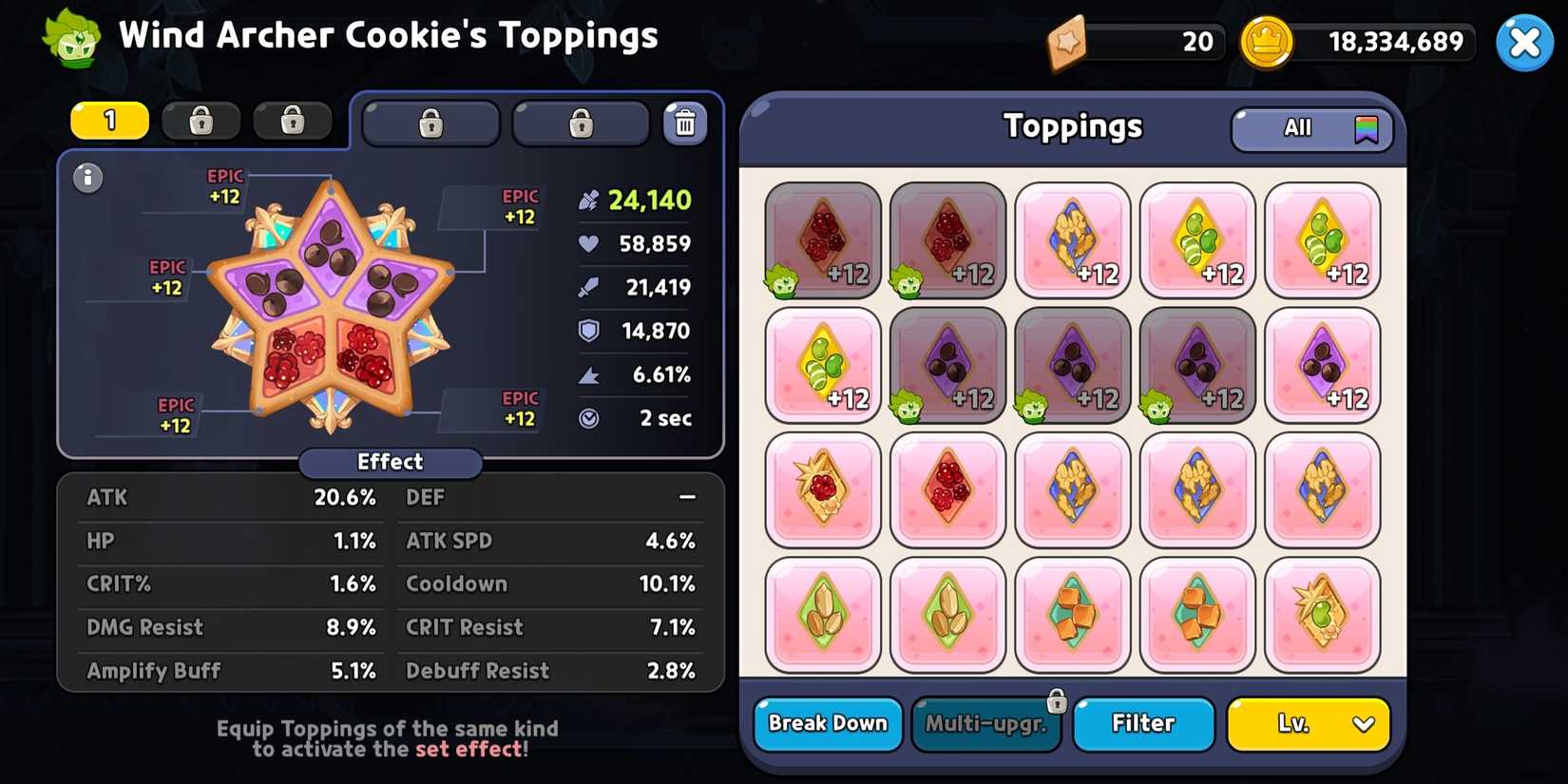1568x784 pixels.
Task: Open the Lv. sorting dropdown
Action: [x=1309, y=724]
